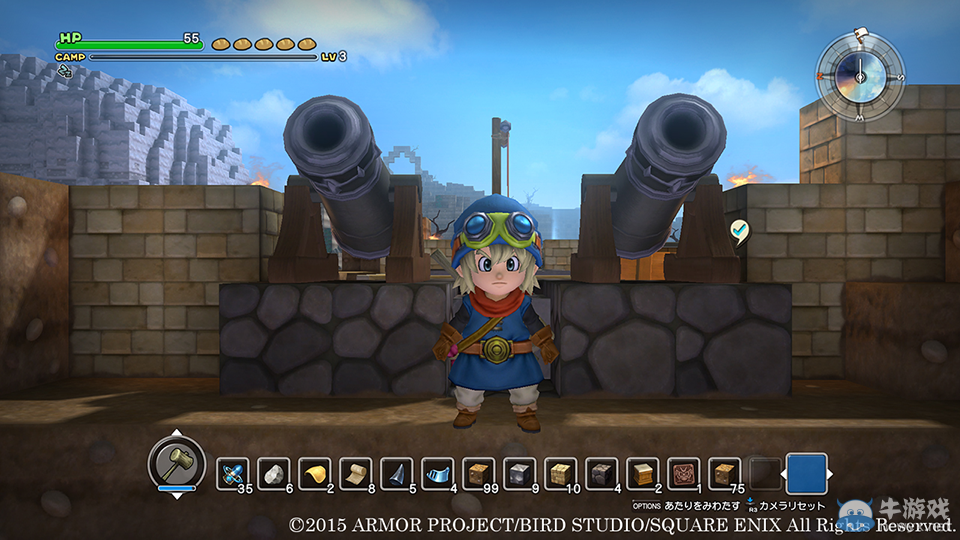Screen dimensions: 960x540
Task: Click the compass minimap
Action: click(x=859, y=76)
